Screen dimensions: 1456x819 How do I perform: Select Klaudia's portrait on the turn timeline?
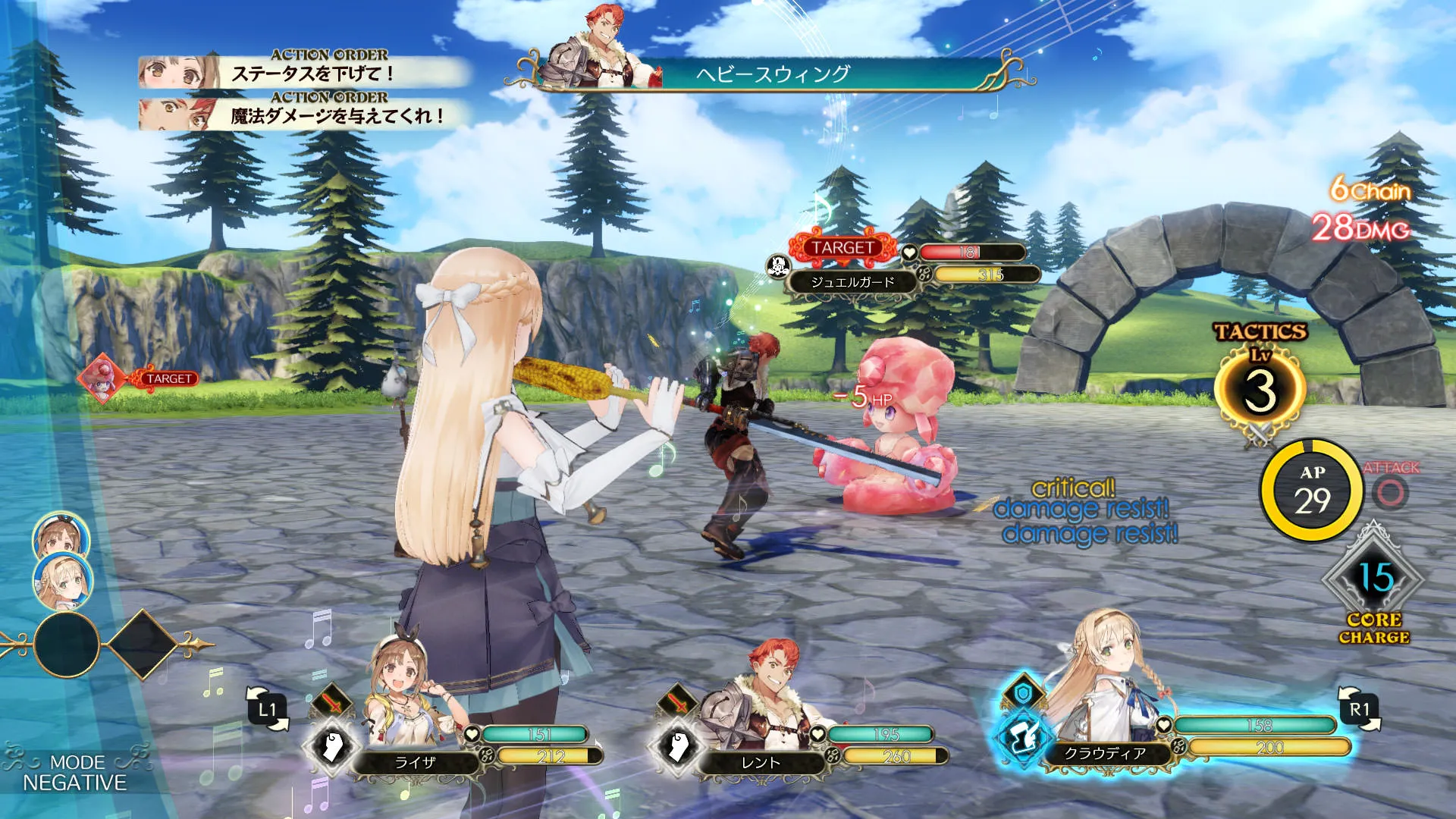pos(63,582)
